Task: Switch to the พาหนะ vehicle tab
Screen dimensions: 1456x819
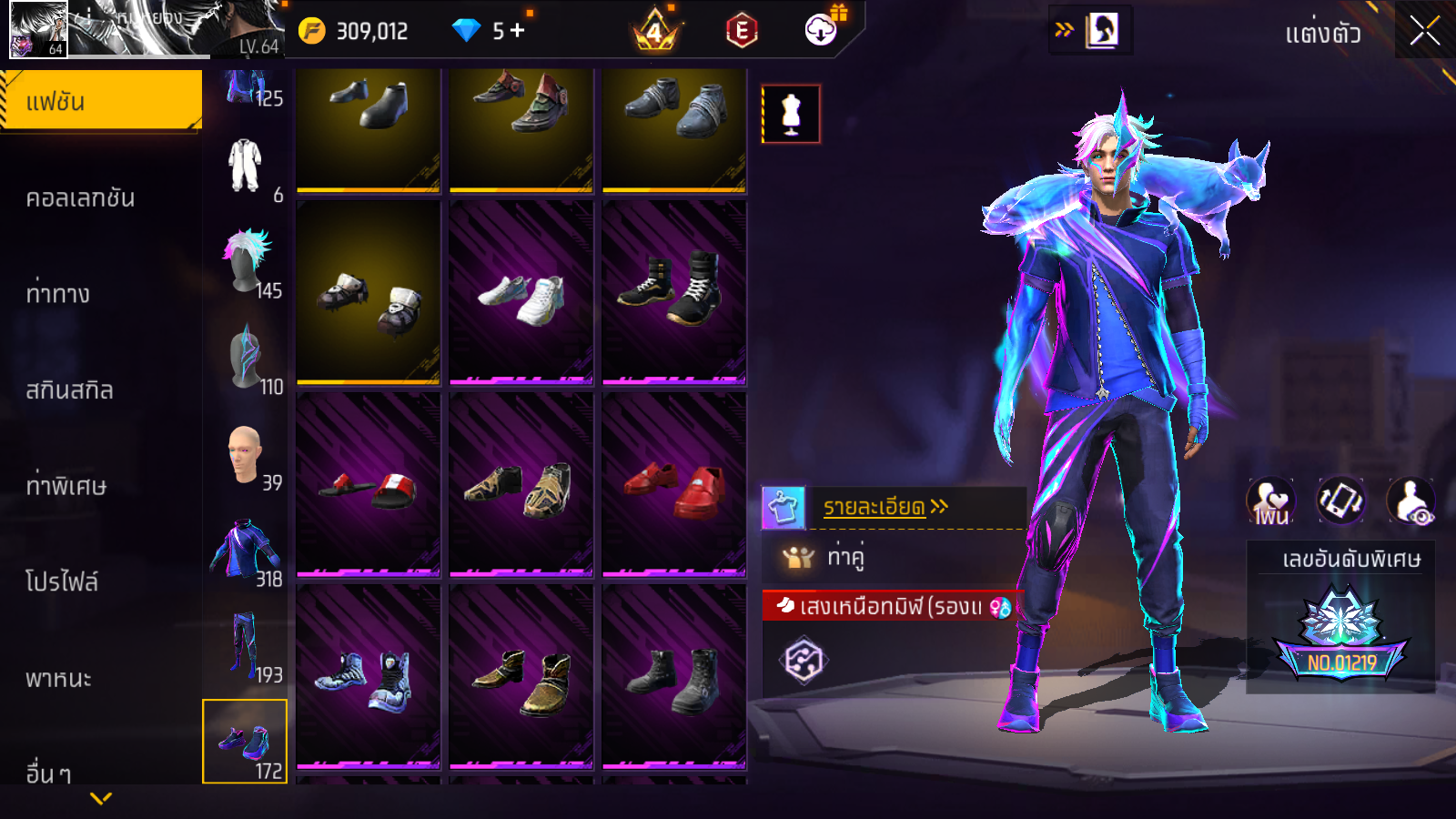Action: (x=58, y=678)
